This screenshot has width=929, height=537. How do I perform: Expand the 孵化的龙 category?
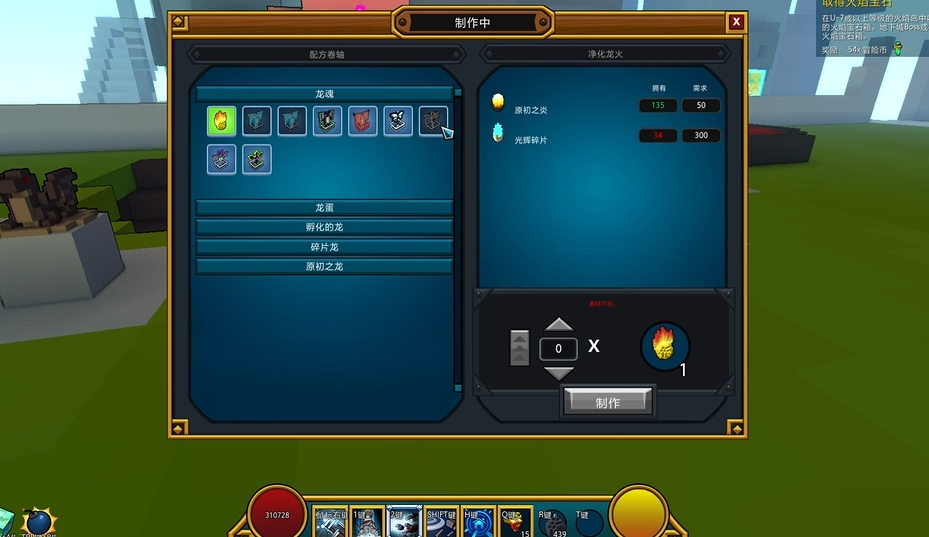[x=324, y=227]
